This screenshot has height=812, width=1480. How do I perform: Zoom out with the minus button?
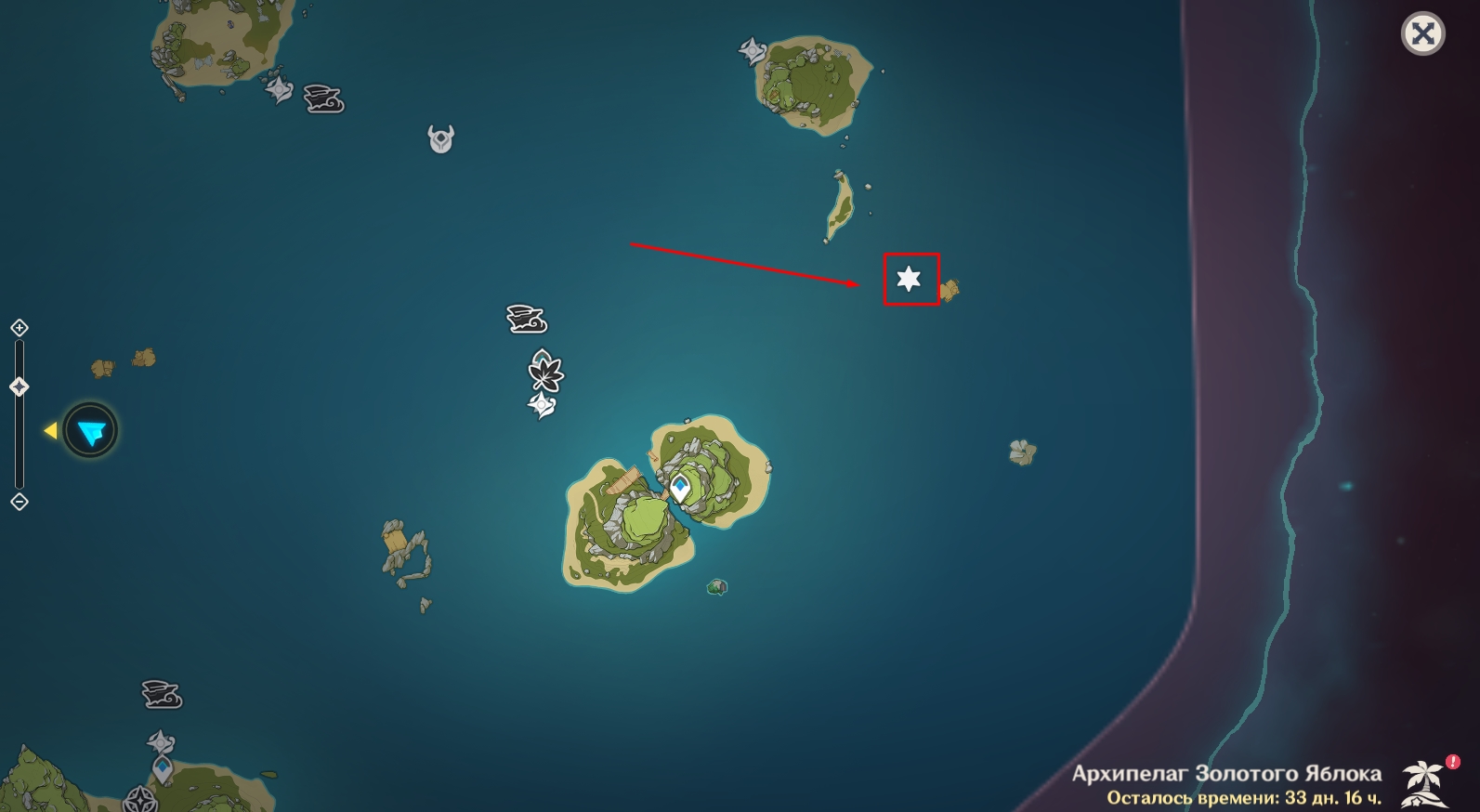click(20, 502)
